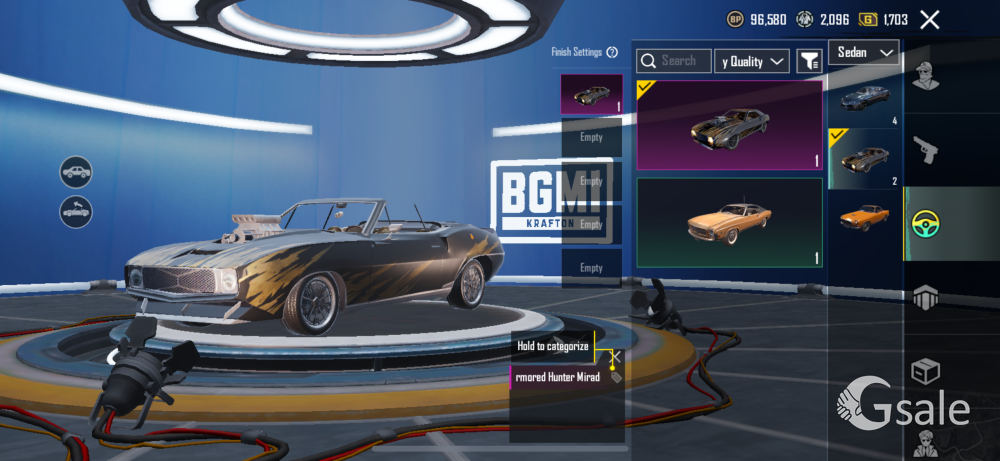Open the filter options button
This screenshot has width=1000, height=461.
[x=808, y=62]
